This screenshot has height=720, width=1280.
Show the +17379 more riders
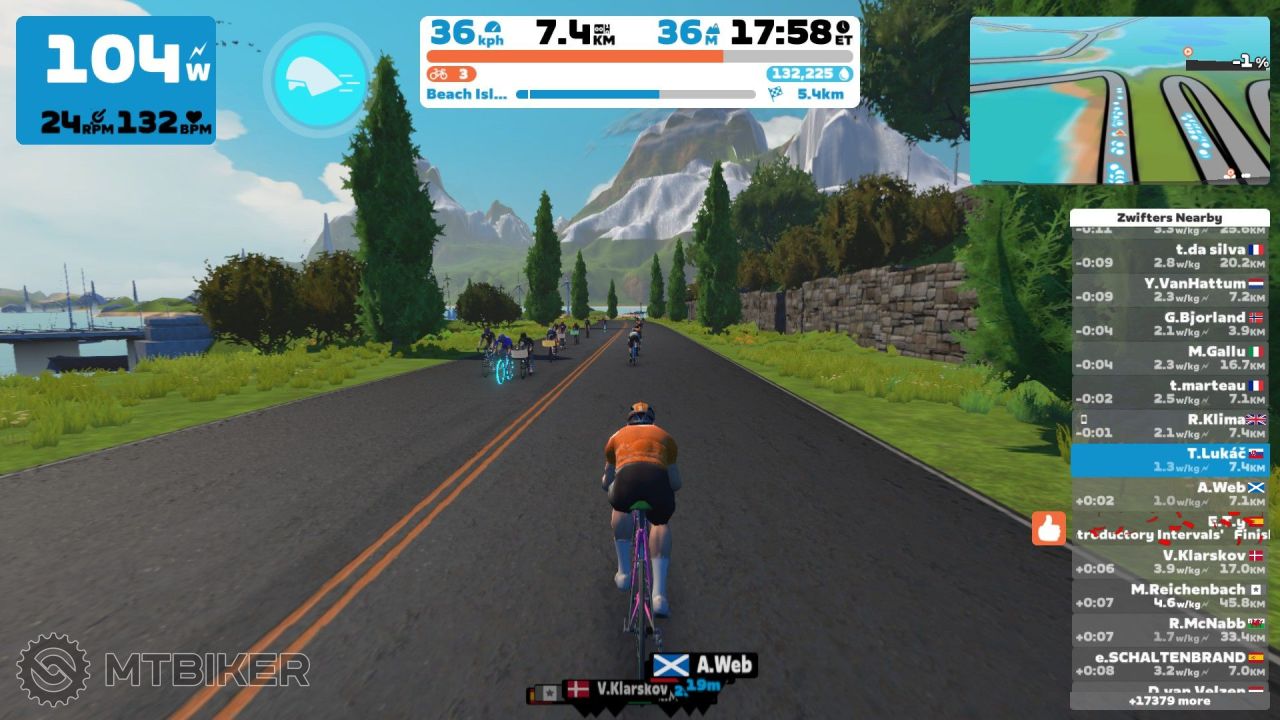click(x=1169, y=701)
